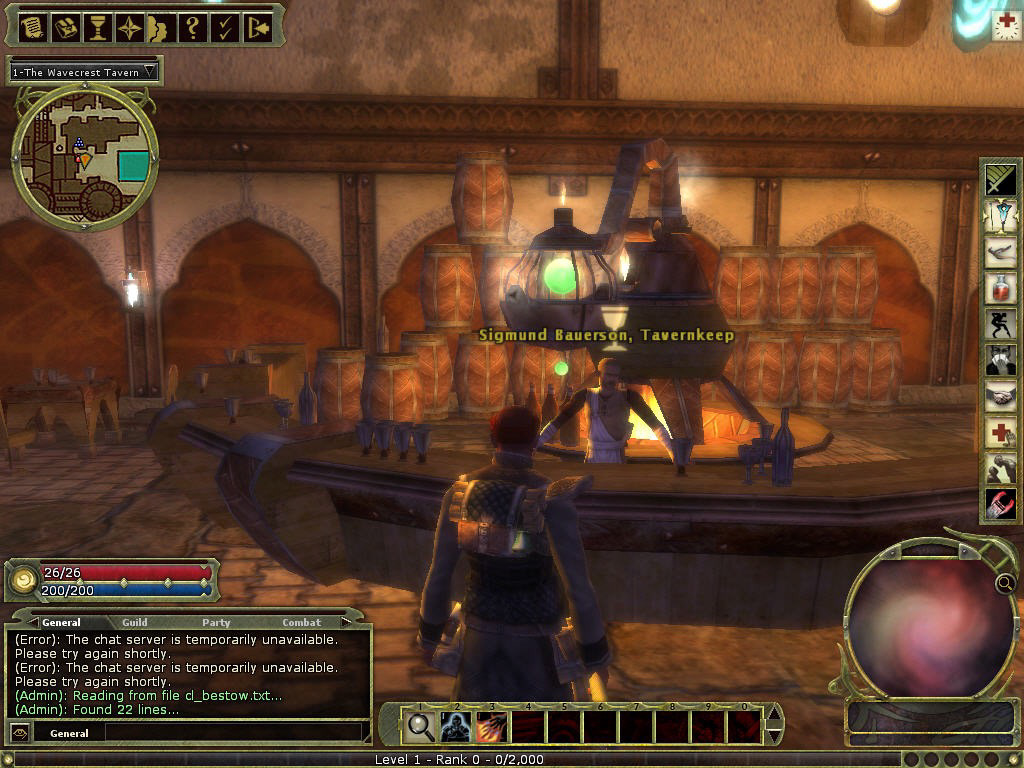1024x768 pixels.
Task: Click the double checkmark icon
Action: click(x=225, y=27)
